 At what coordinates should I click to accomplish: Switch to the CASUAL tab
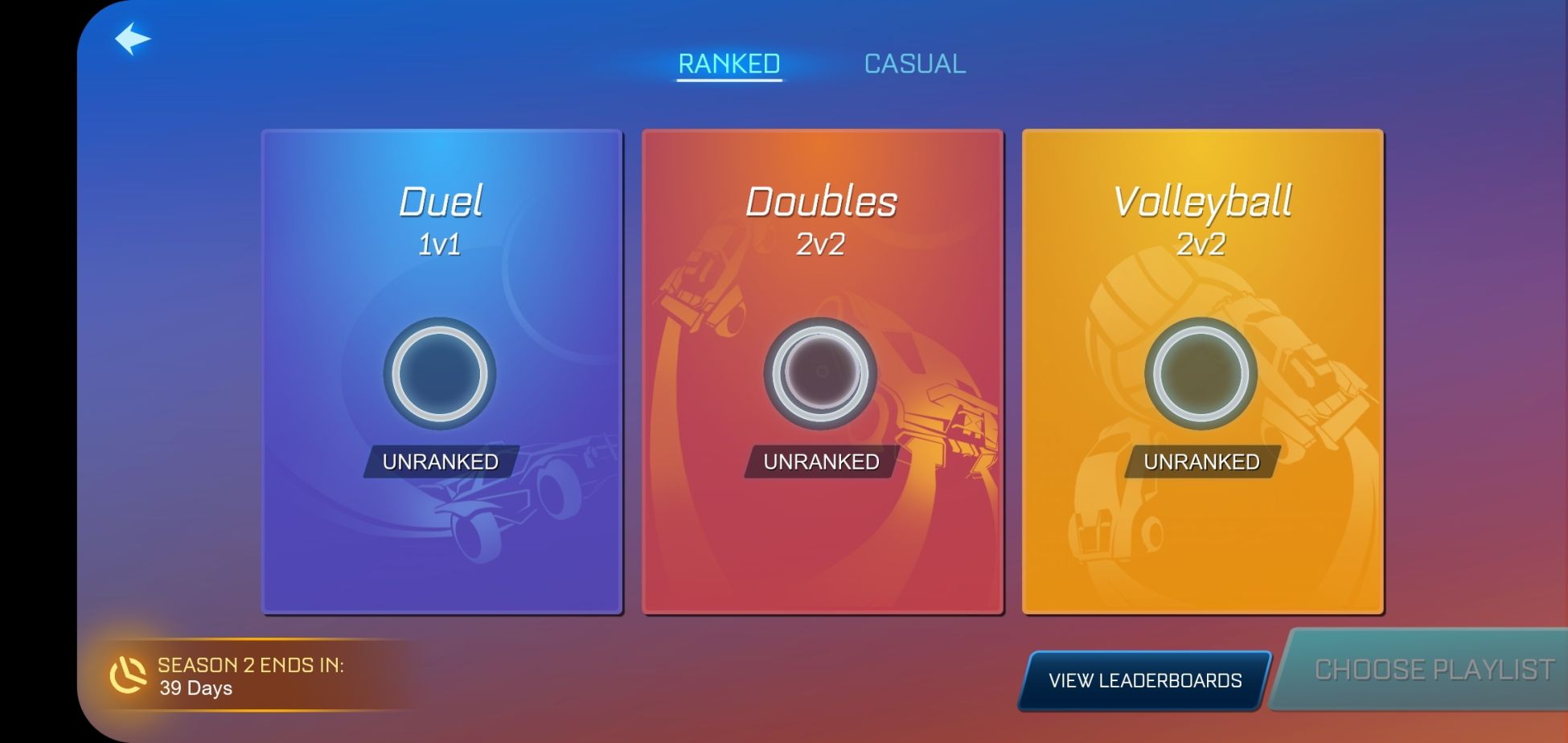913,64
